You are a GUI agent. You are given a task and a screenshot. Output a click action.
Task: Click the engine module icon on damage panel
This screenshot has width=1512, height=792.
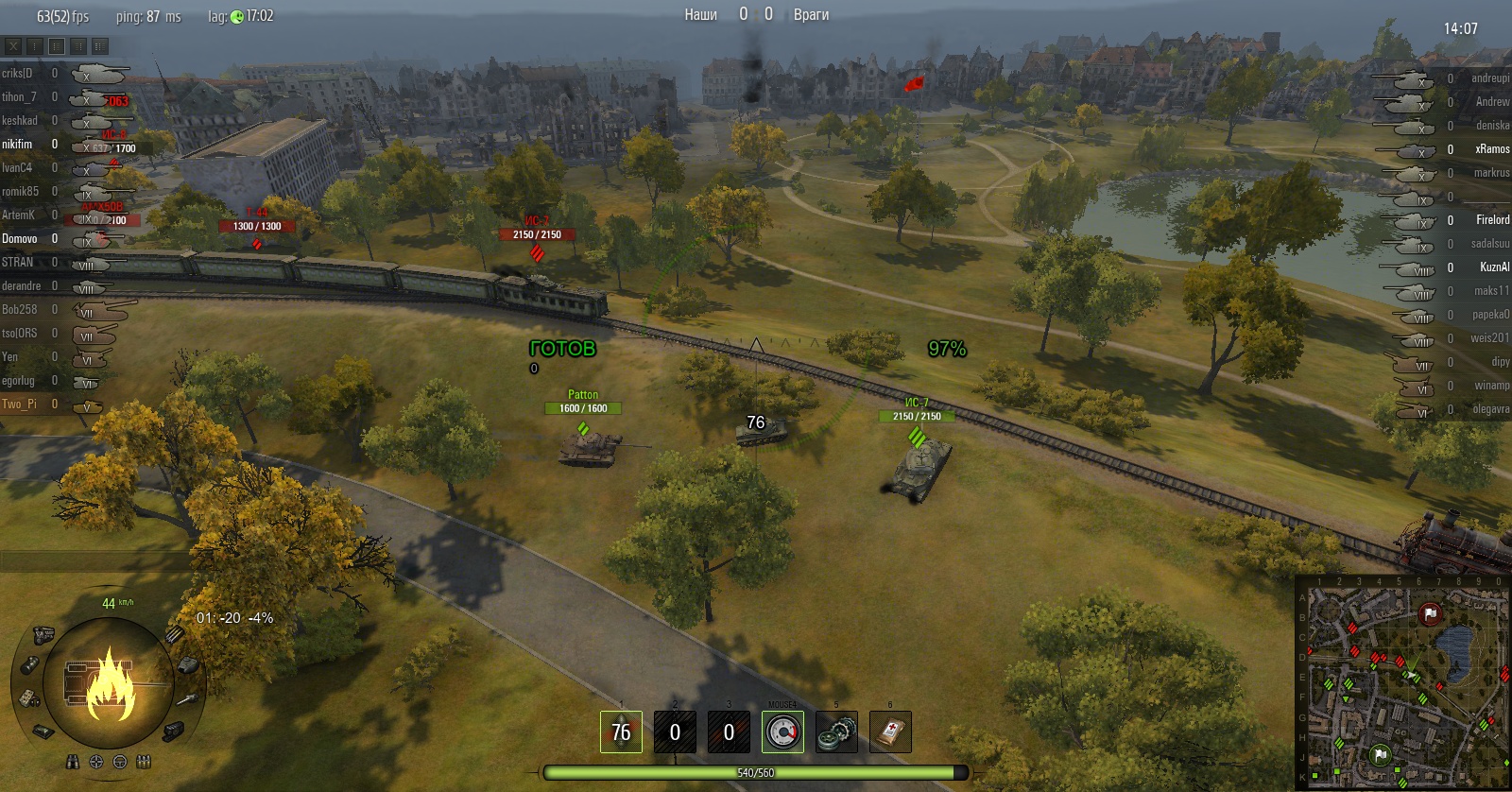coord(43,633)
